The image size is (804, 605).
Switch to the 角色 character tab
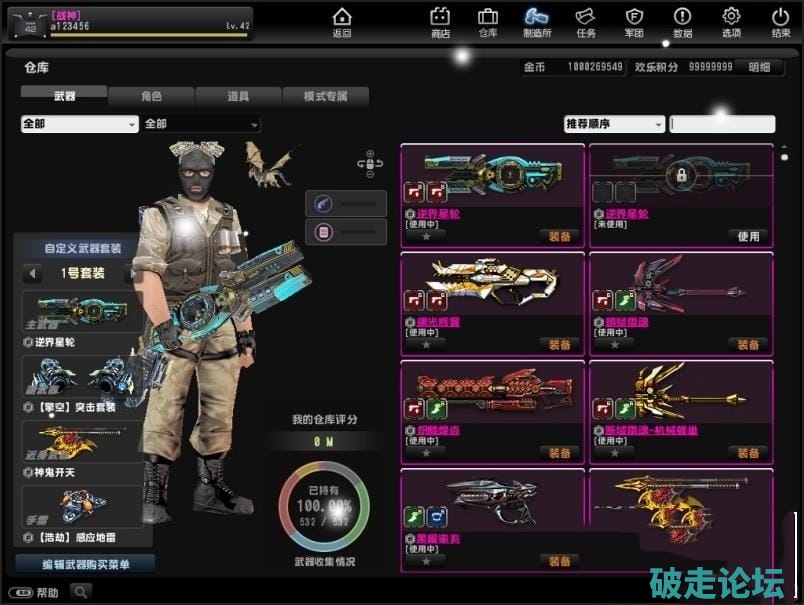[151, 97]
